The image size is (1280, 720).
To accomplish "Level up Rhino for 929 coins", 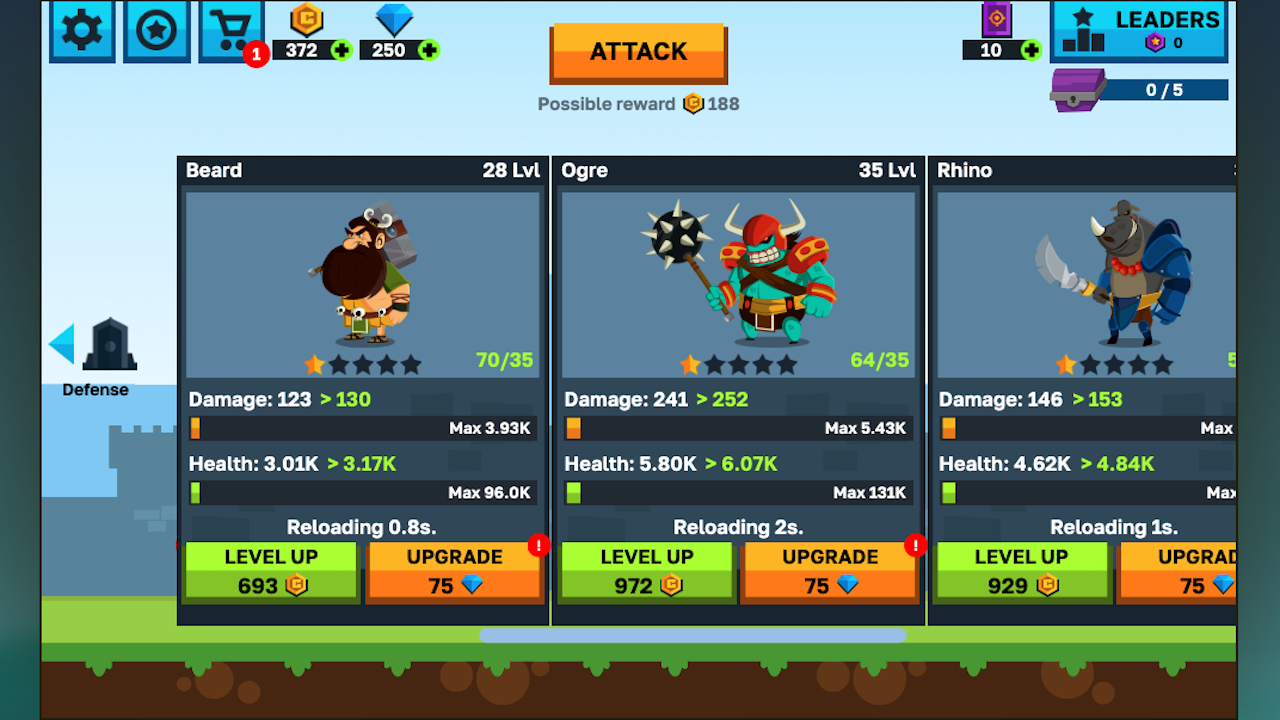I will click(1021, 570).
